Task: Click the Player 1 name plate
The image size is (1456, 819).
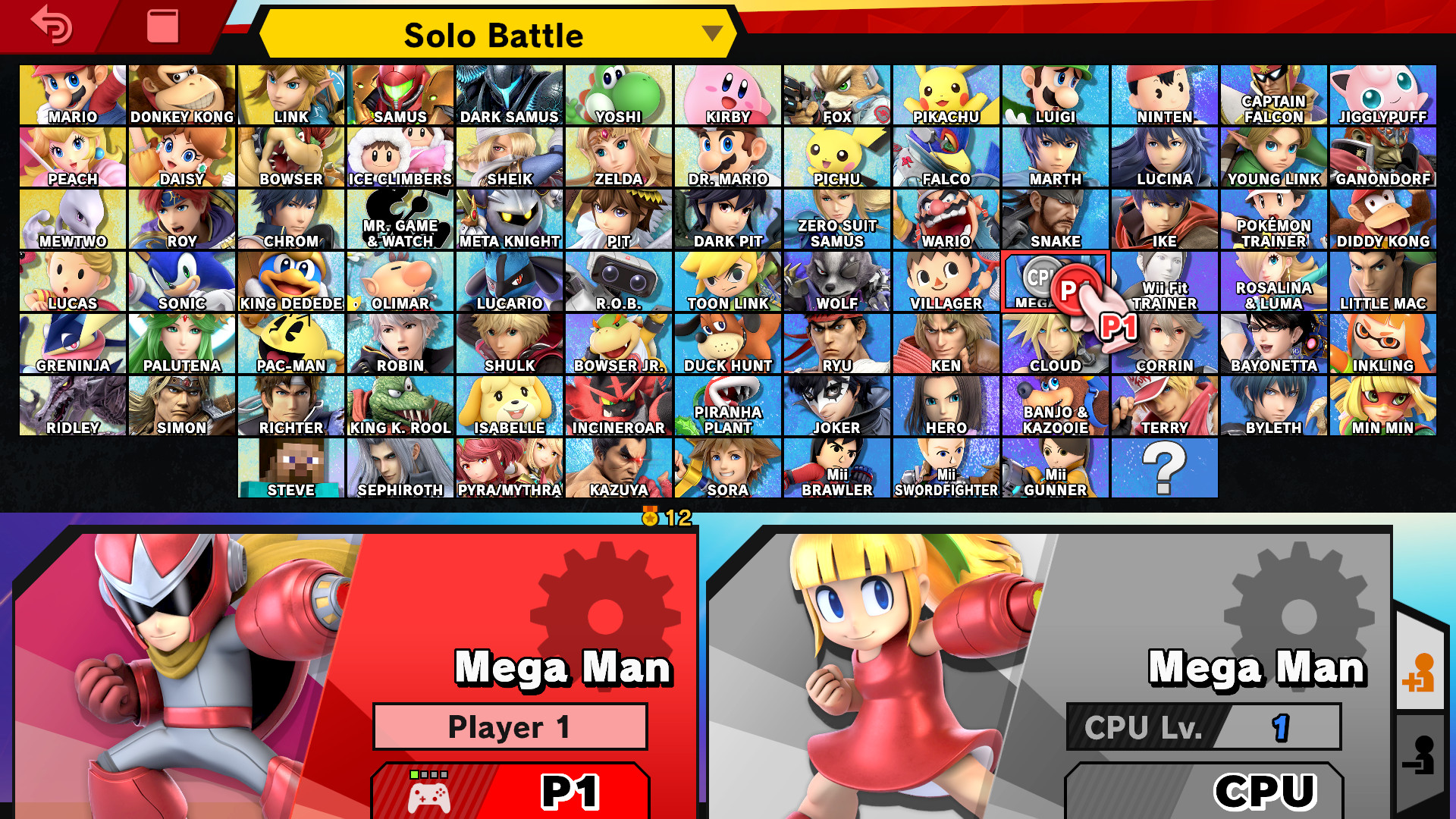Action: click(x=509, y=726)
